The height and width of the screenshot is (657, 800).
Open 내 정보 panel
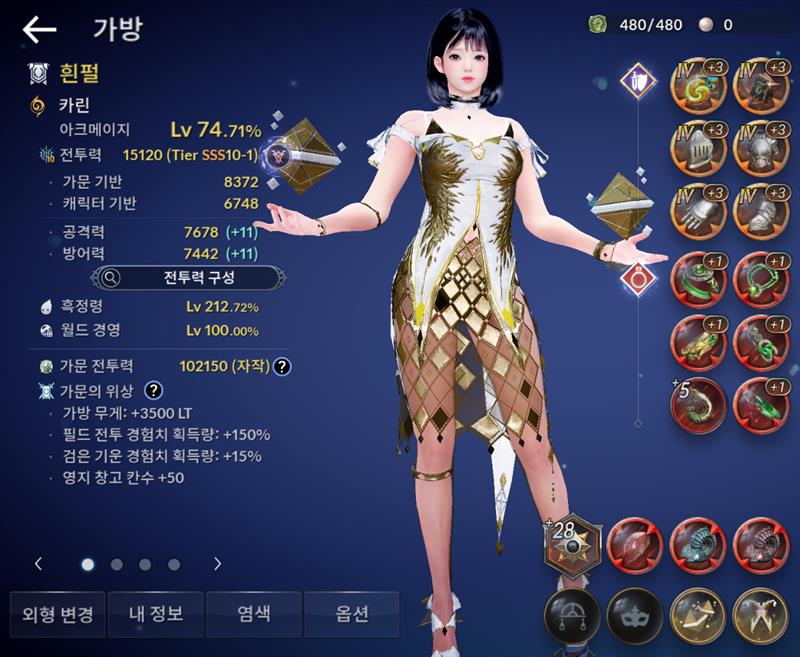click(154, 613)
